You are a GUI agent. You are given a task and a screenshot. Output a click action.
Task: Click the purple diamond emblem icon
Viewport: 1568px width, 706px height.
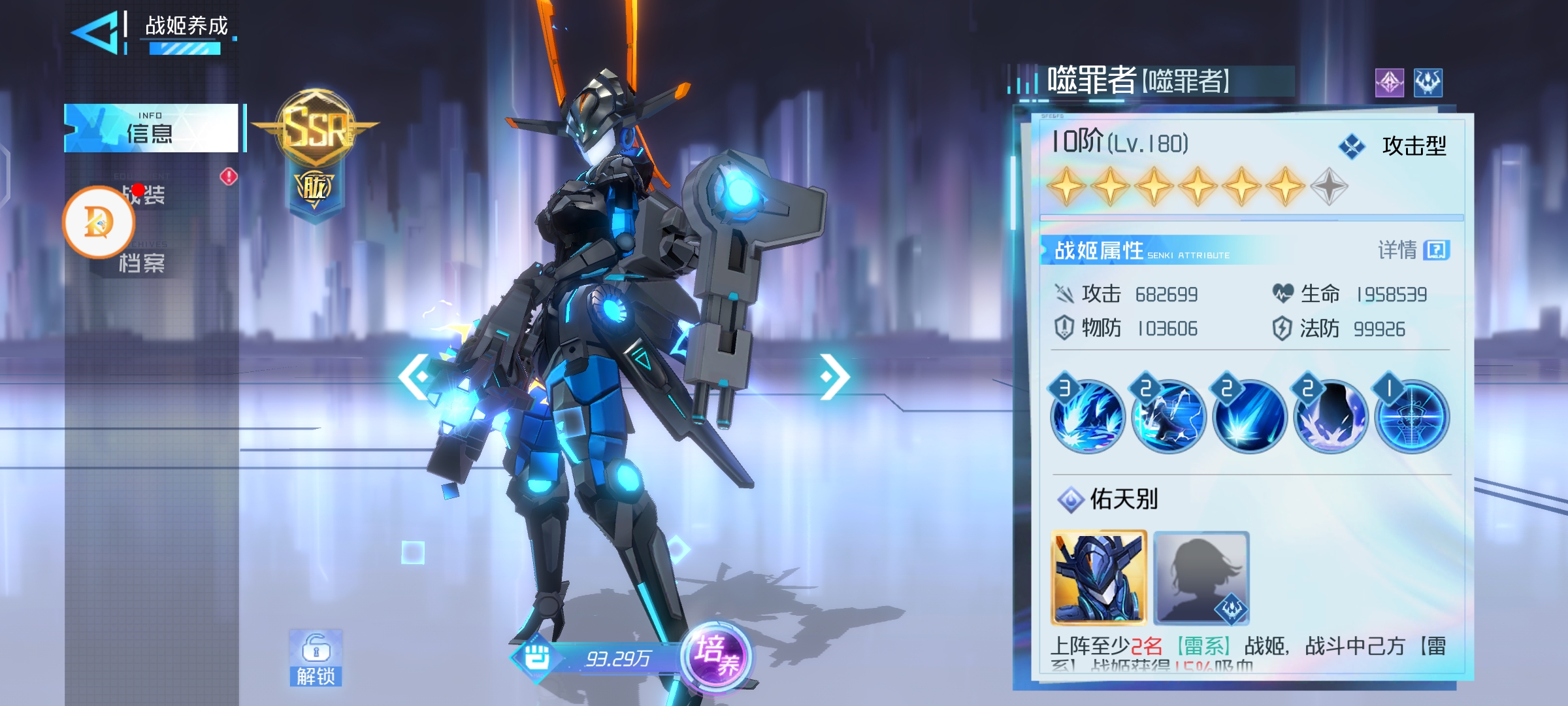coord(1389,83)
